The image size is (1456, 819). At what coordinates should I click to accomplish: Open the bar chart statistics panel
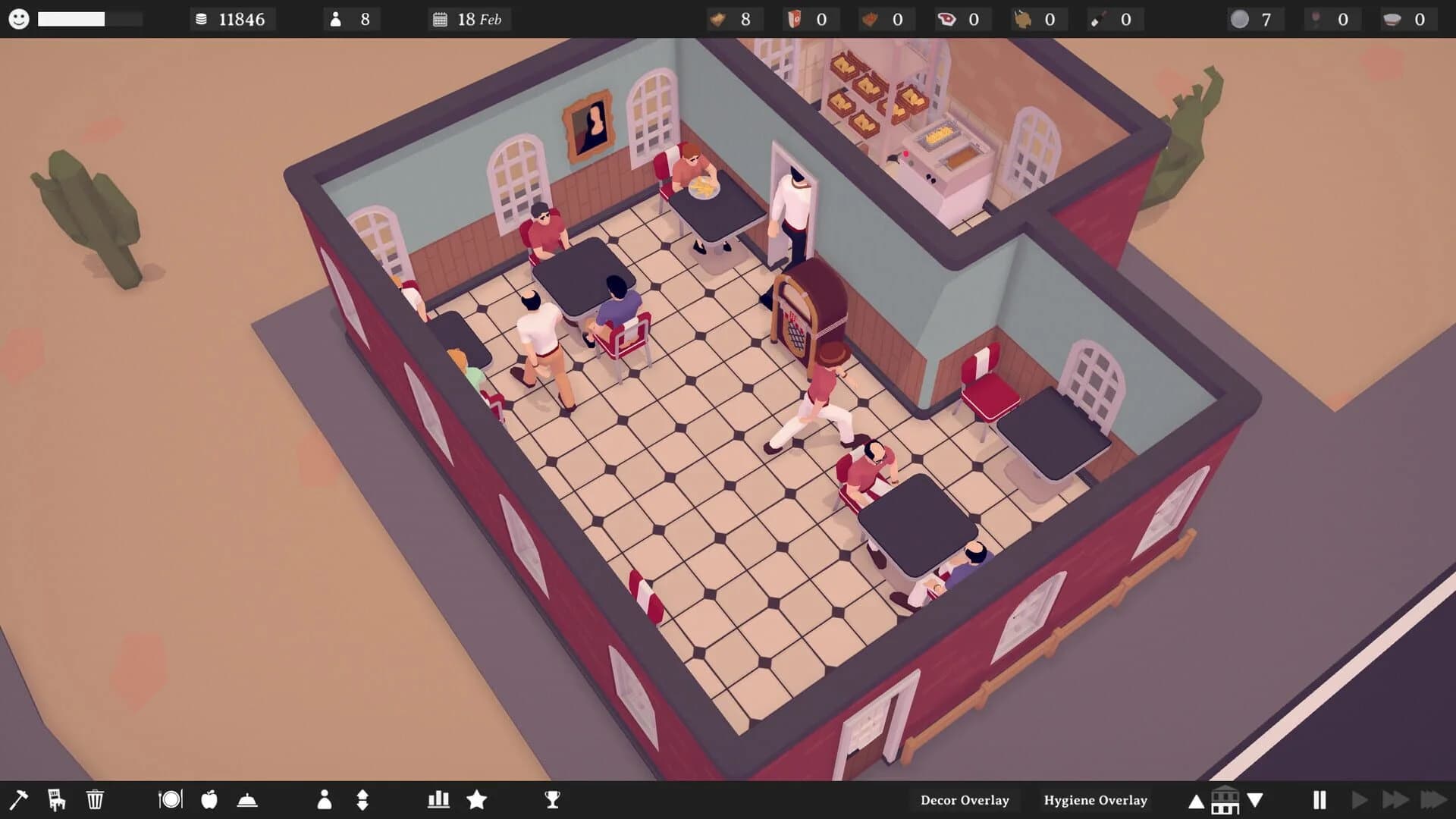coord(440,799)
